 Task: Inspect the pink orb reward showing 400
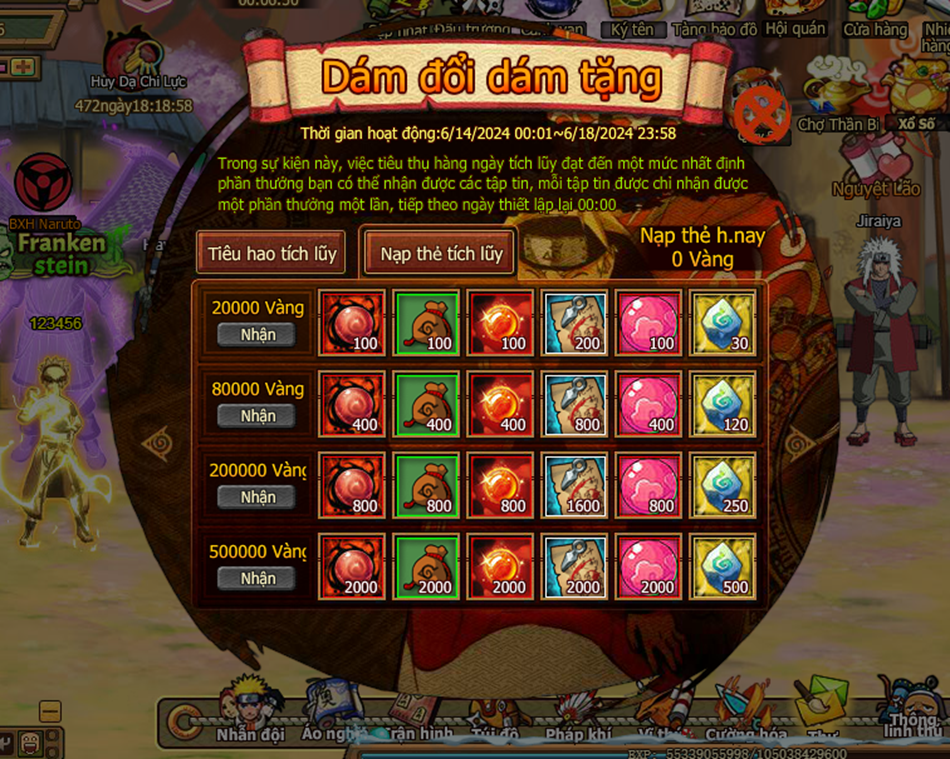(x=649, y=404)
